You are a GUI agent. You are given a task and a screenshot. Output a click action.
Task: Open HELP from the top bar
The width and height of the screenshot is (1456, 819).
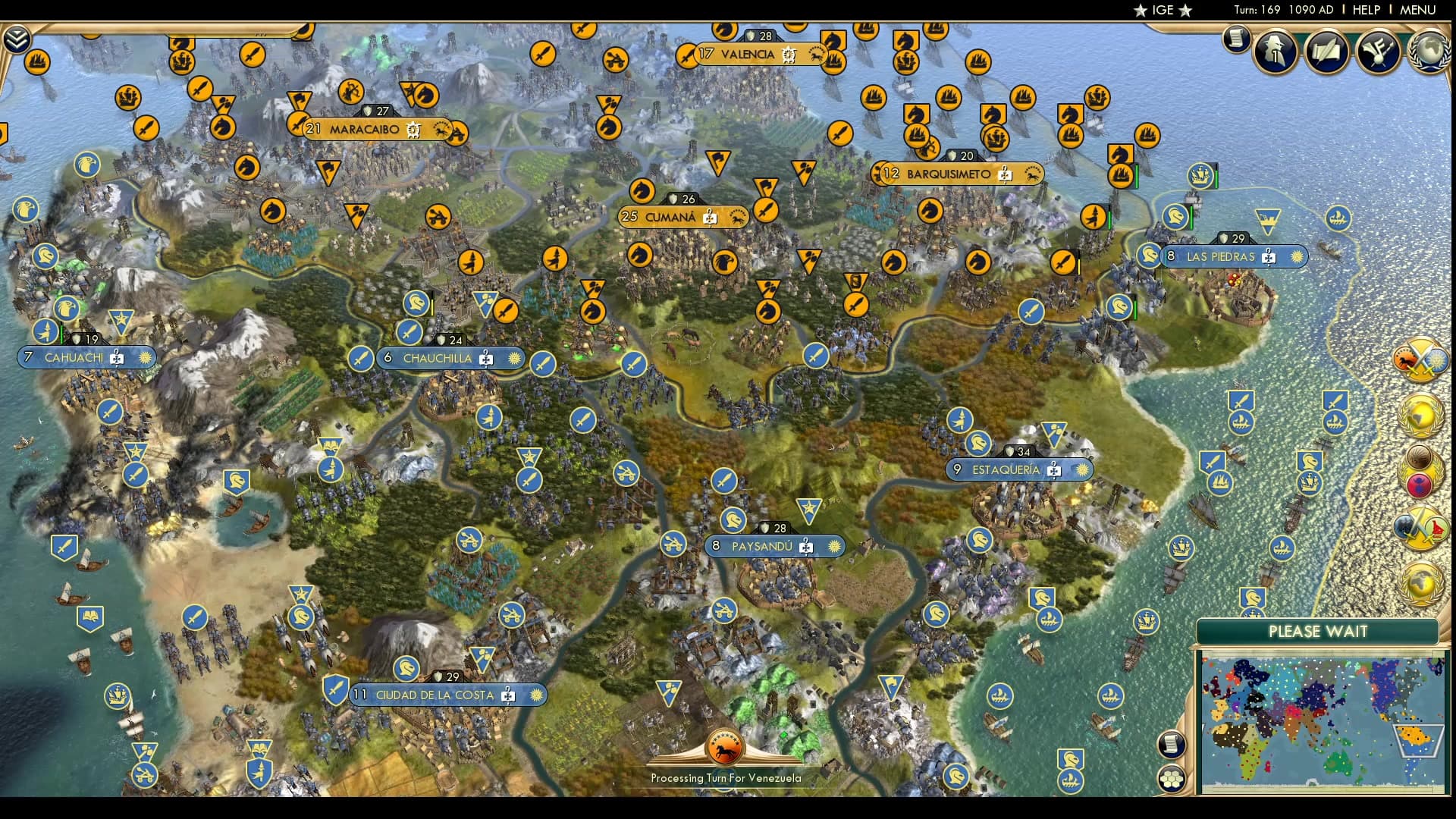[x=1365, y=11]
